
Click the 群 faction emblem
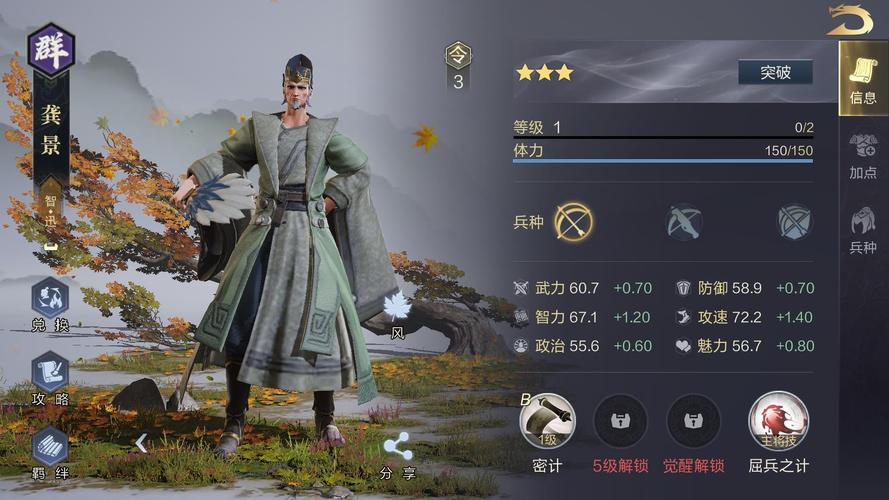click(50, 50)
